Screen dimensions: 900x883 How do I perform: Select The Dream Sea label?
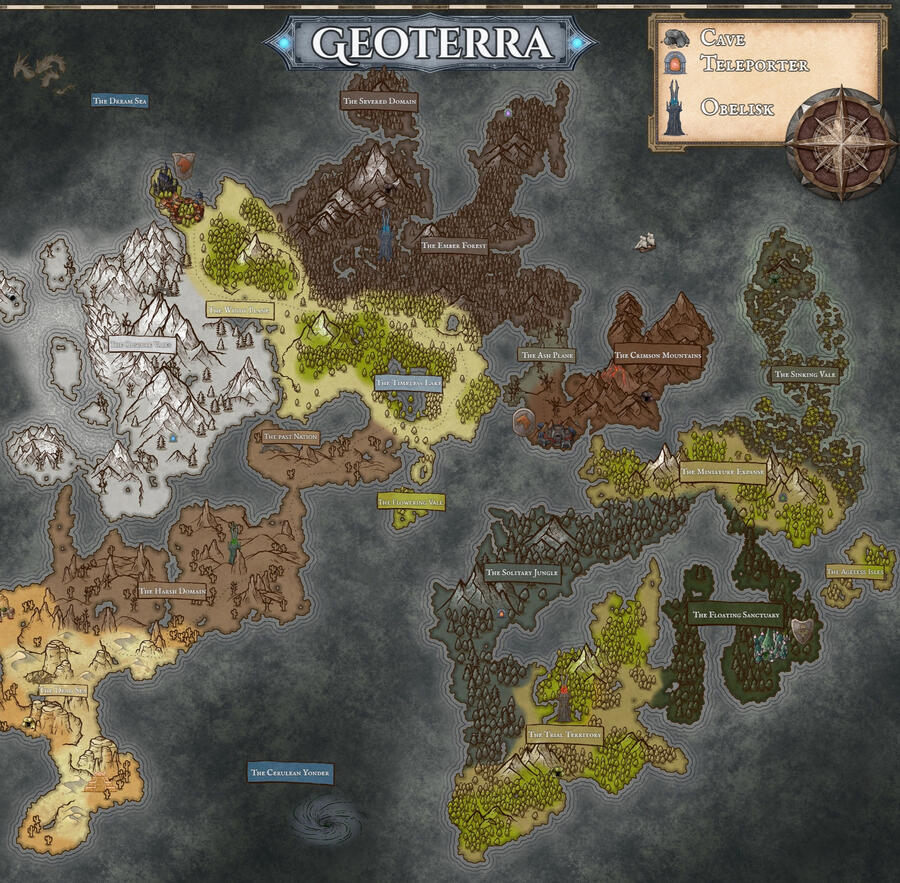[120, 100]
